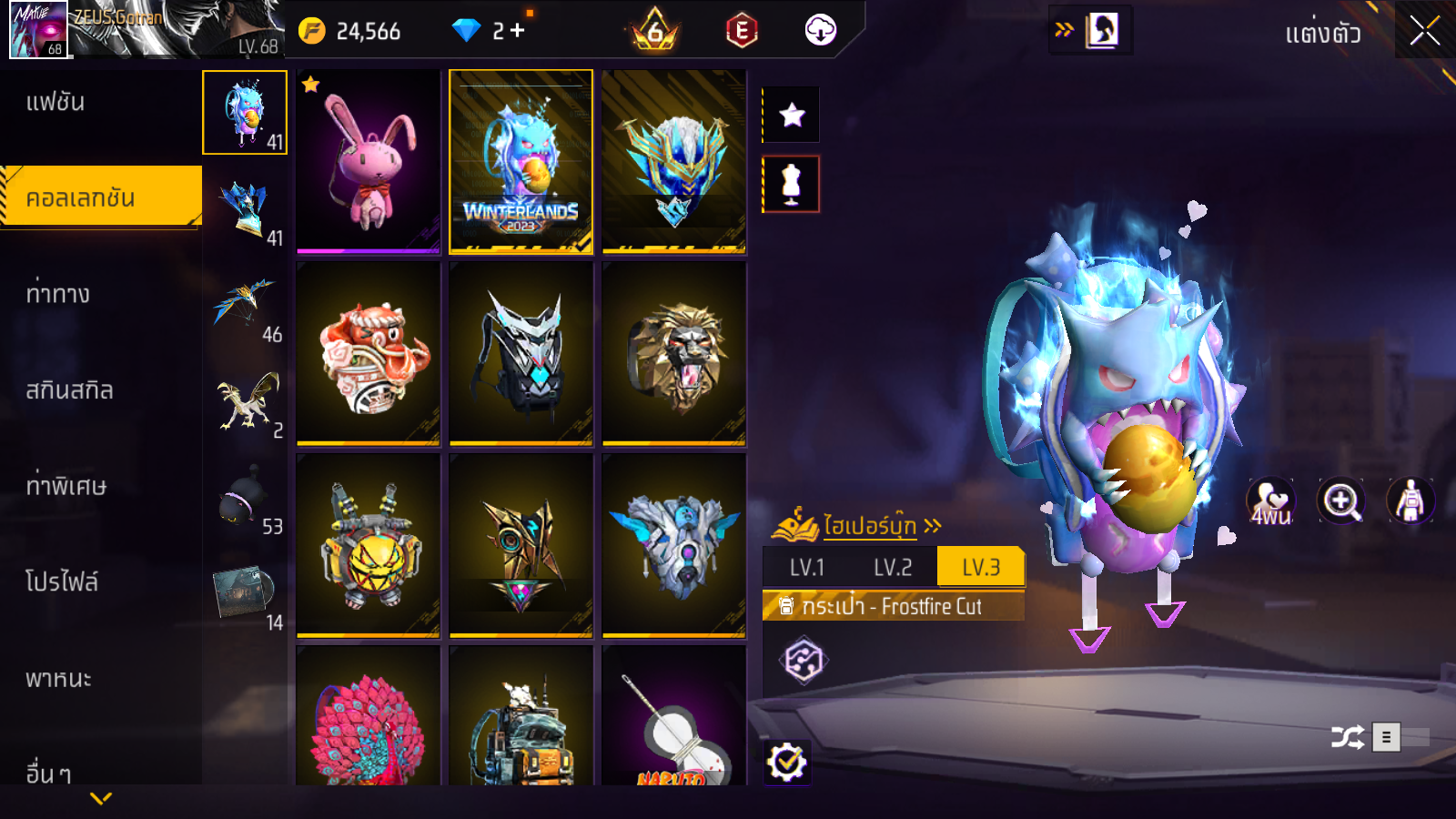1456x819 pixels.
Task: Select the red Chinese lion backpack
Action: [369, 353]
